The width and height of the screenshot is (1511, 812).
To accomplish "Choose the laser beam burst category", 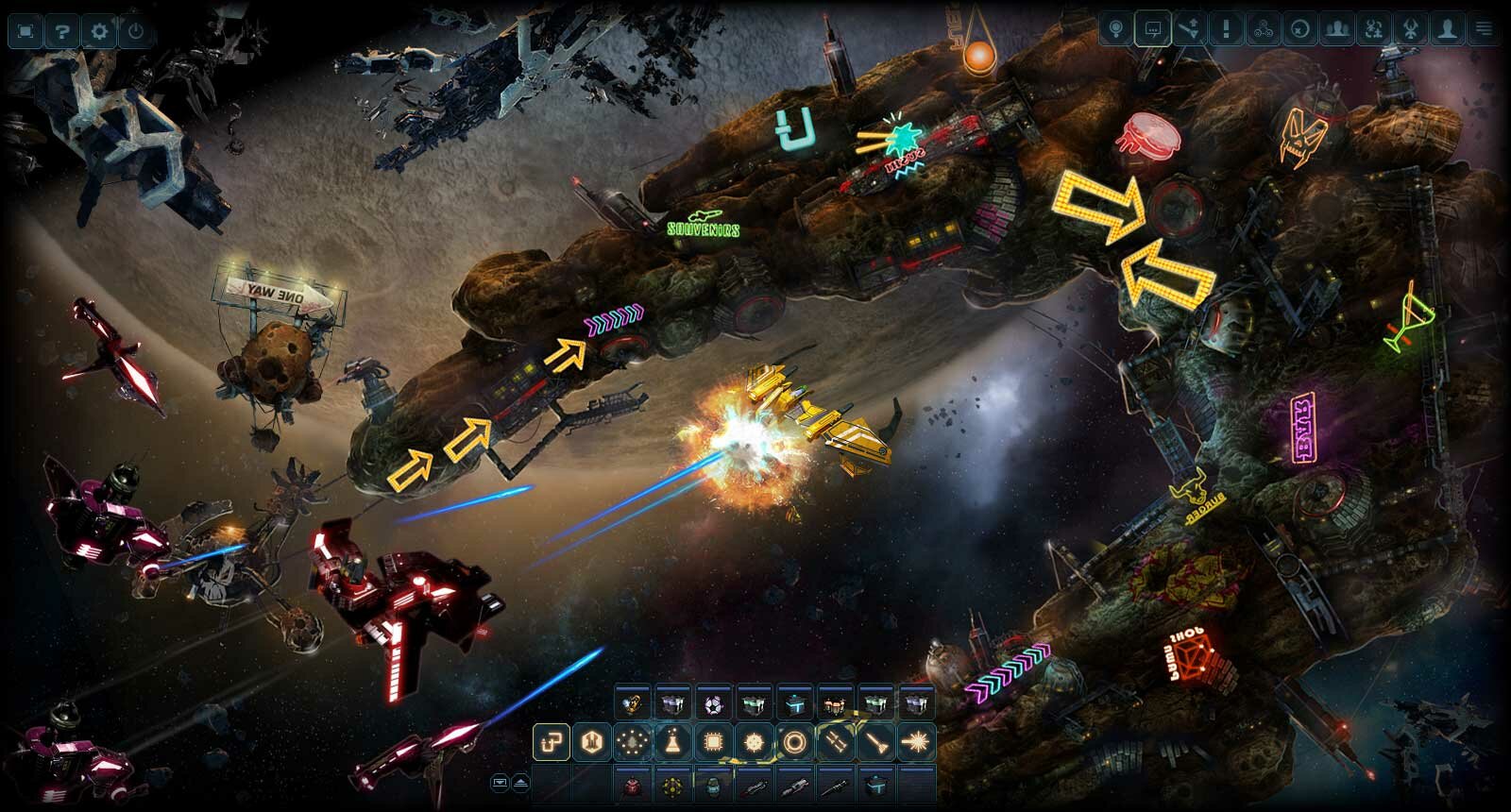I will point(916,743).
